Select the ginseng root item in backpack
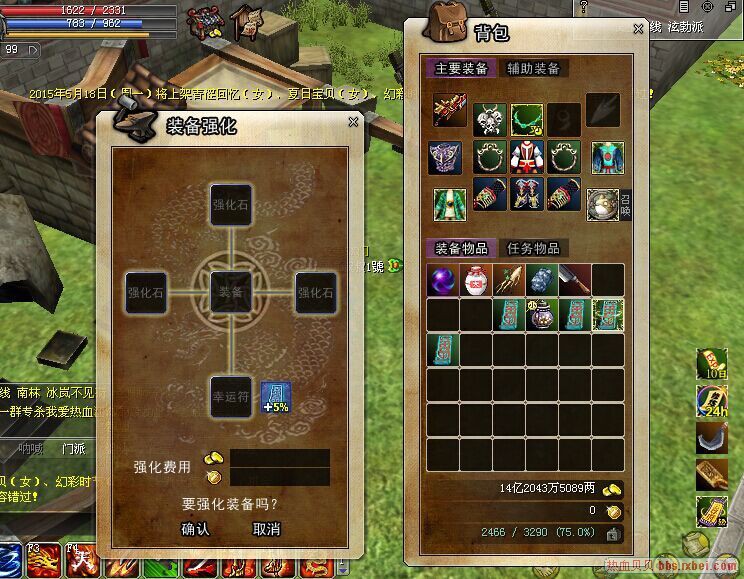Viewport: 744px width, 579px height. coord(509,280)
